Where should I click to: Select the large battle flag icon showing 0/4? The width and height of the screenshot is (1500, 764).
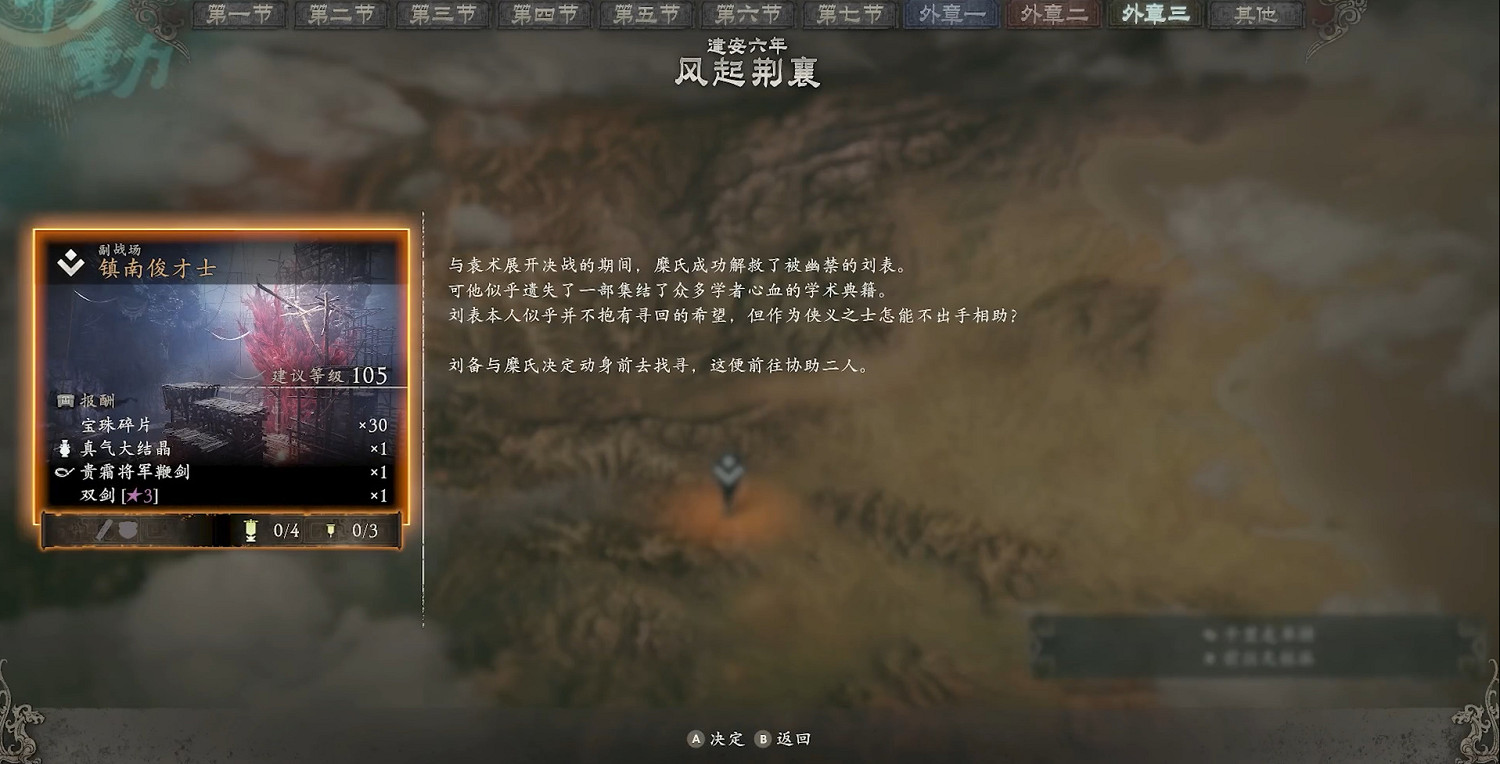250,529
